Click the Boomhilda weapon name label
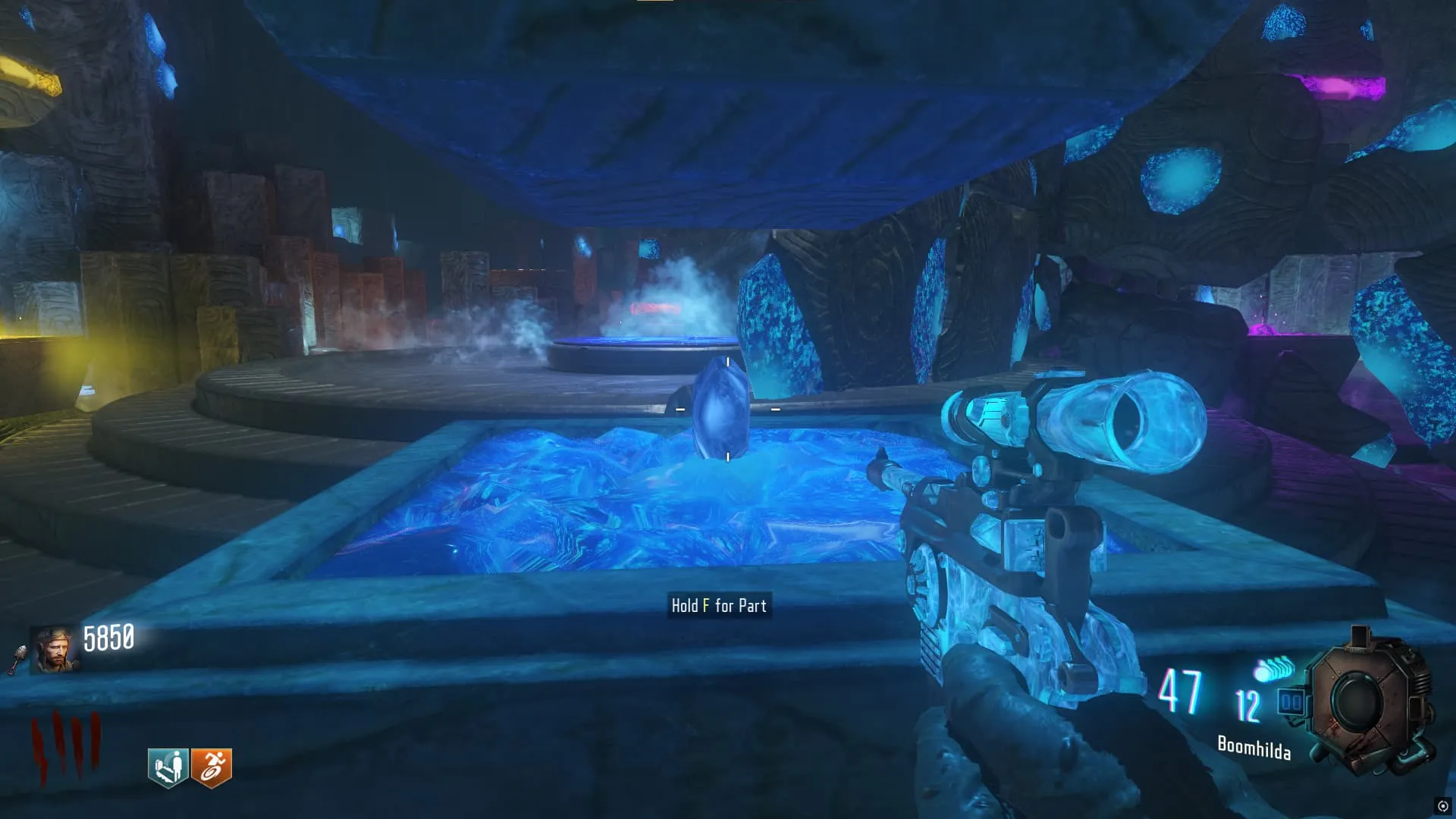 1254,748
